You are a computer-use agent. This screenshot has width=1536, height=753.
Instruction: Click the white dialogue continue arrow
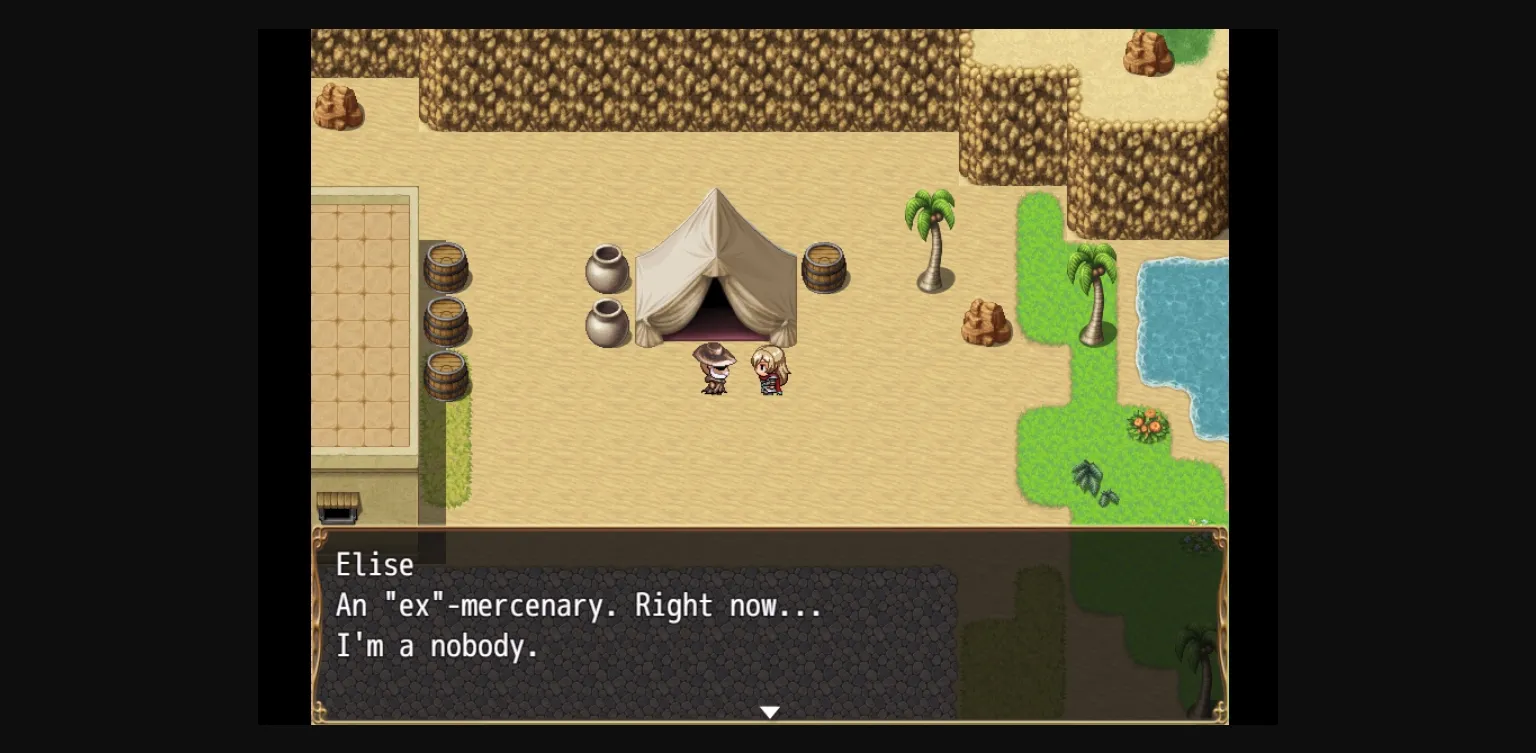point(769,712)
